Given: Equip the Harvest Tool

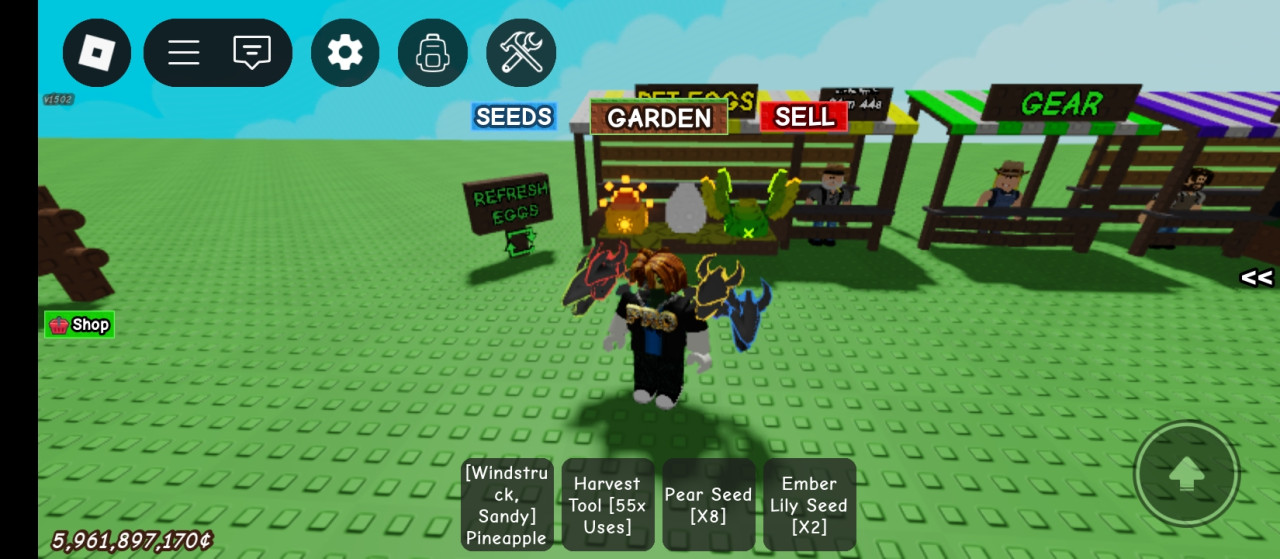Looking at the screenshot, I should pyautogui.click(x=608, y=505).
